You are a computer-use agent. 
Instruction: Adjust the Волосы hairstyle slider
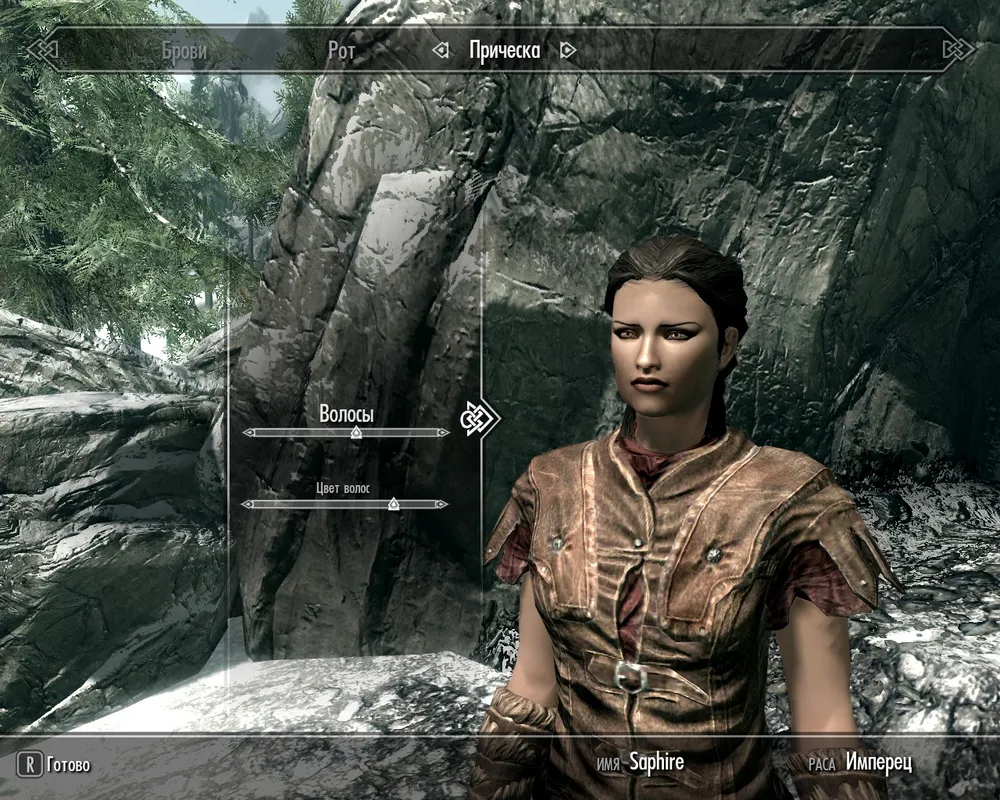click(355, 433)
